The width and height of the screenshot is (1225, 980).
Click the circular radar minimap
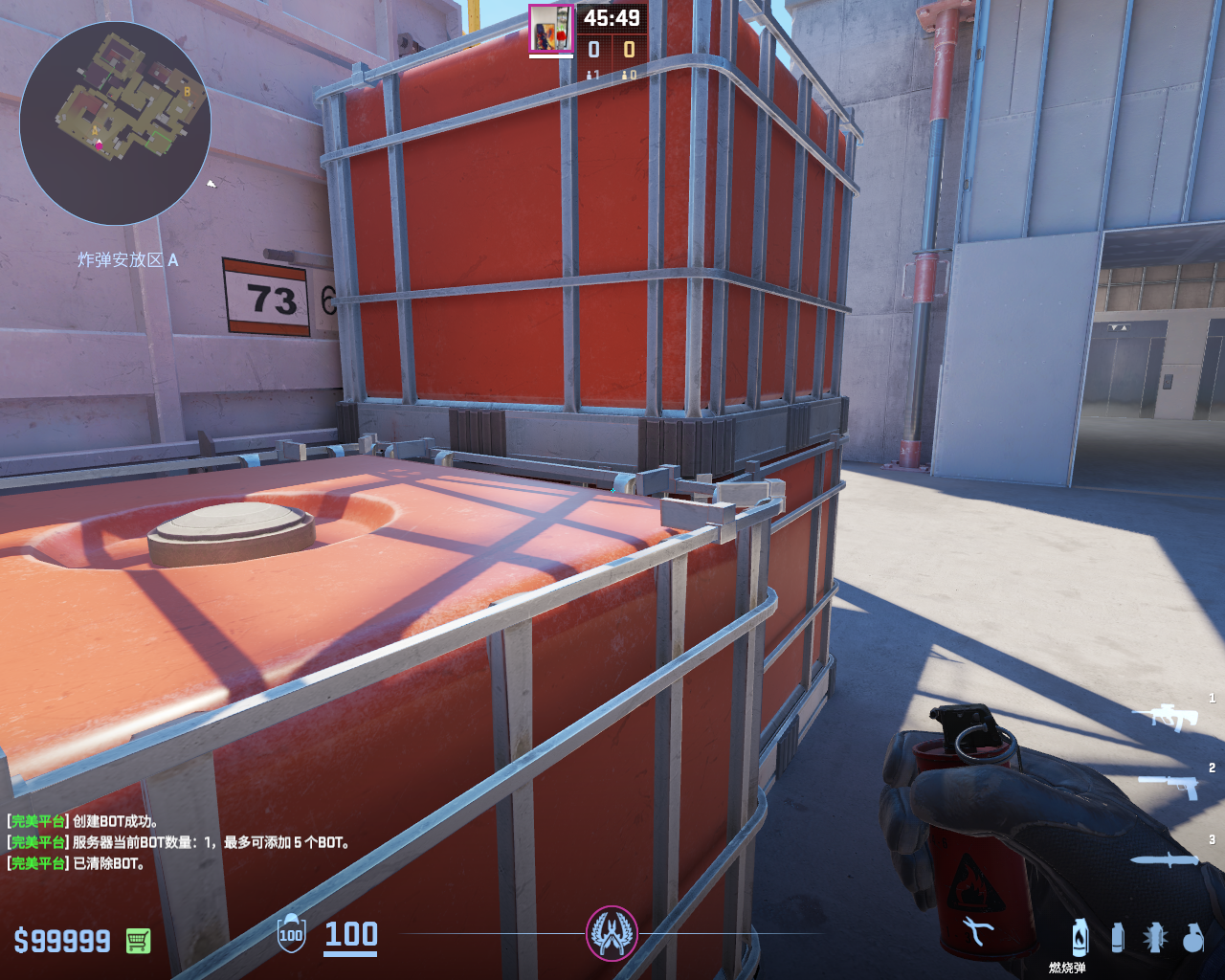[115, 124]
